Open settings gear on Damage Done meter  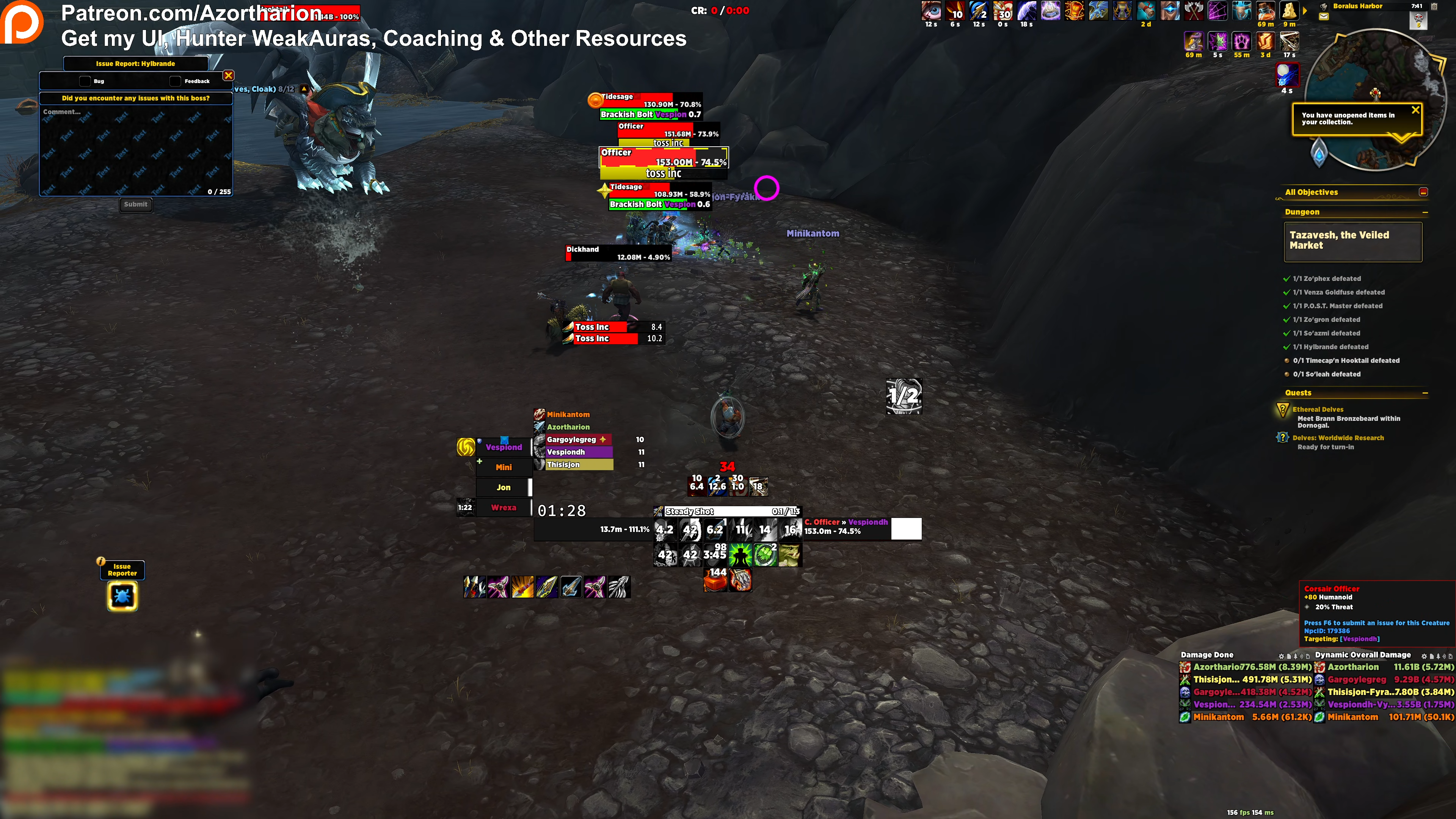click(1281, 656)
